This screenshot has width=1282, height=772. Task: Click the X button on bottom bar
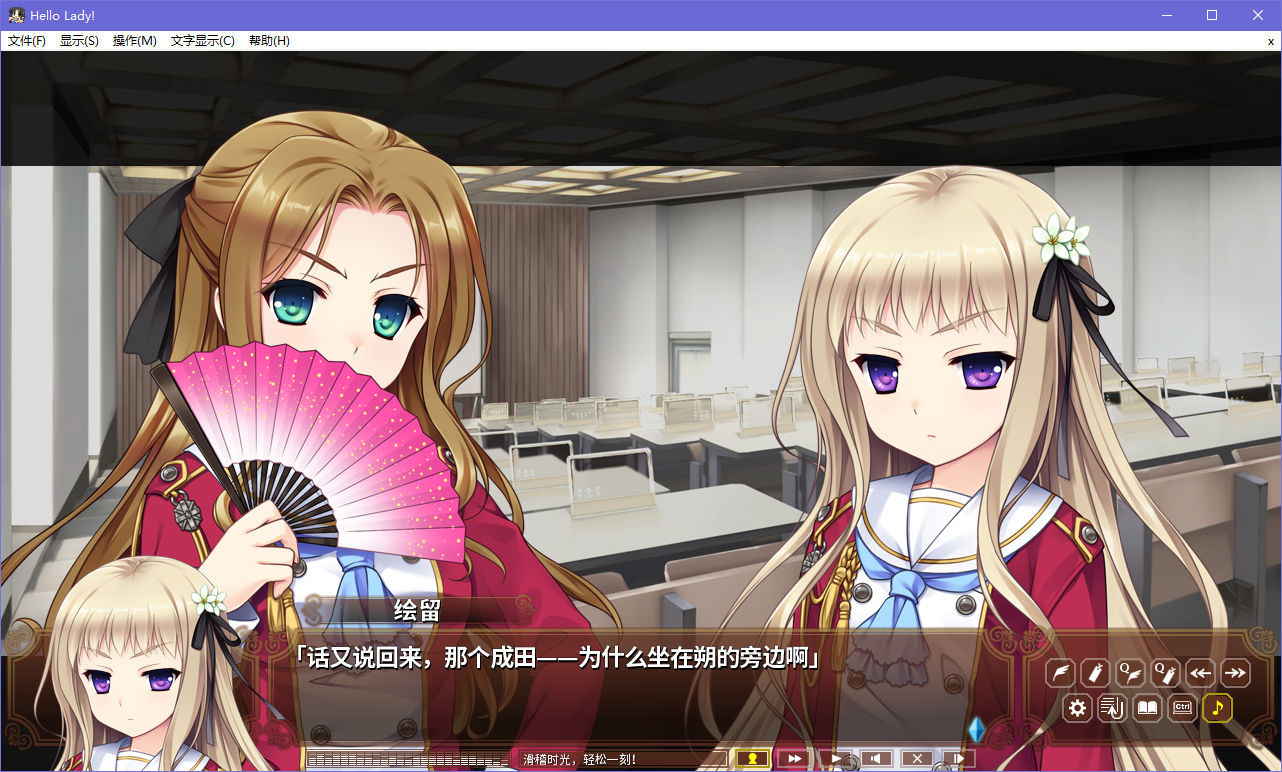[x=917, y=759]
